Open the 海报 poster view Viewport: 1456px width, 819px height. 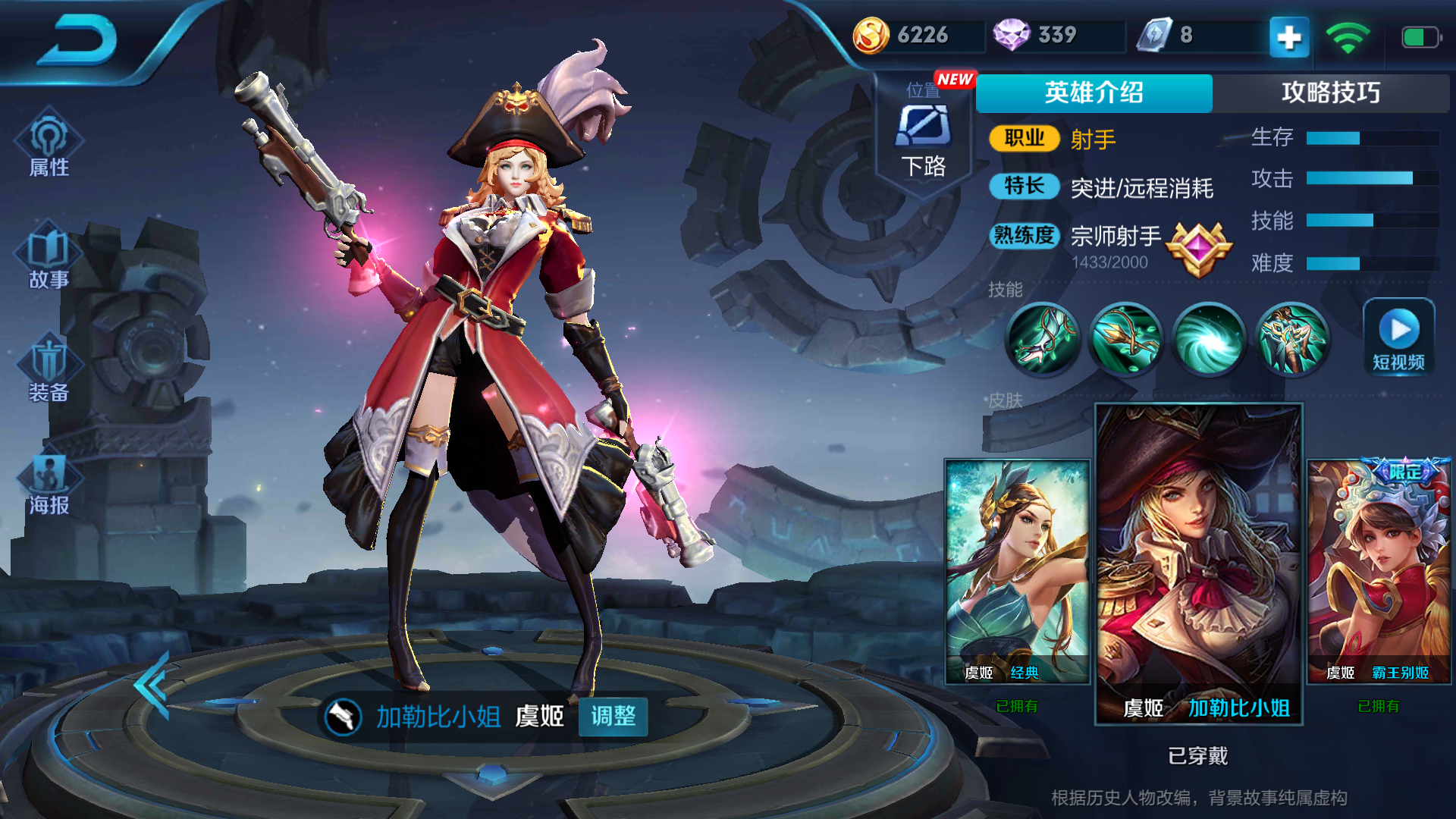tap(49, 483)
